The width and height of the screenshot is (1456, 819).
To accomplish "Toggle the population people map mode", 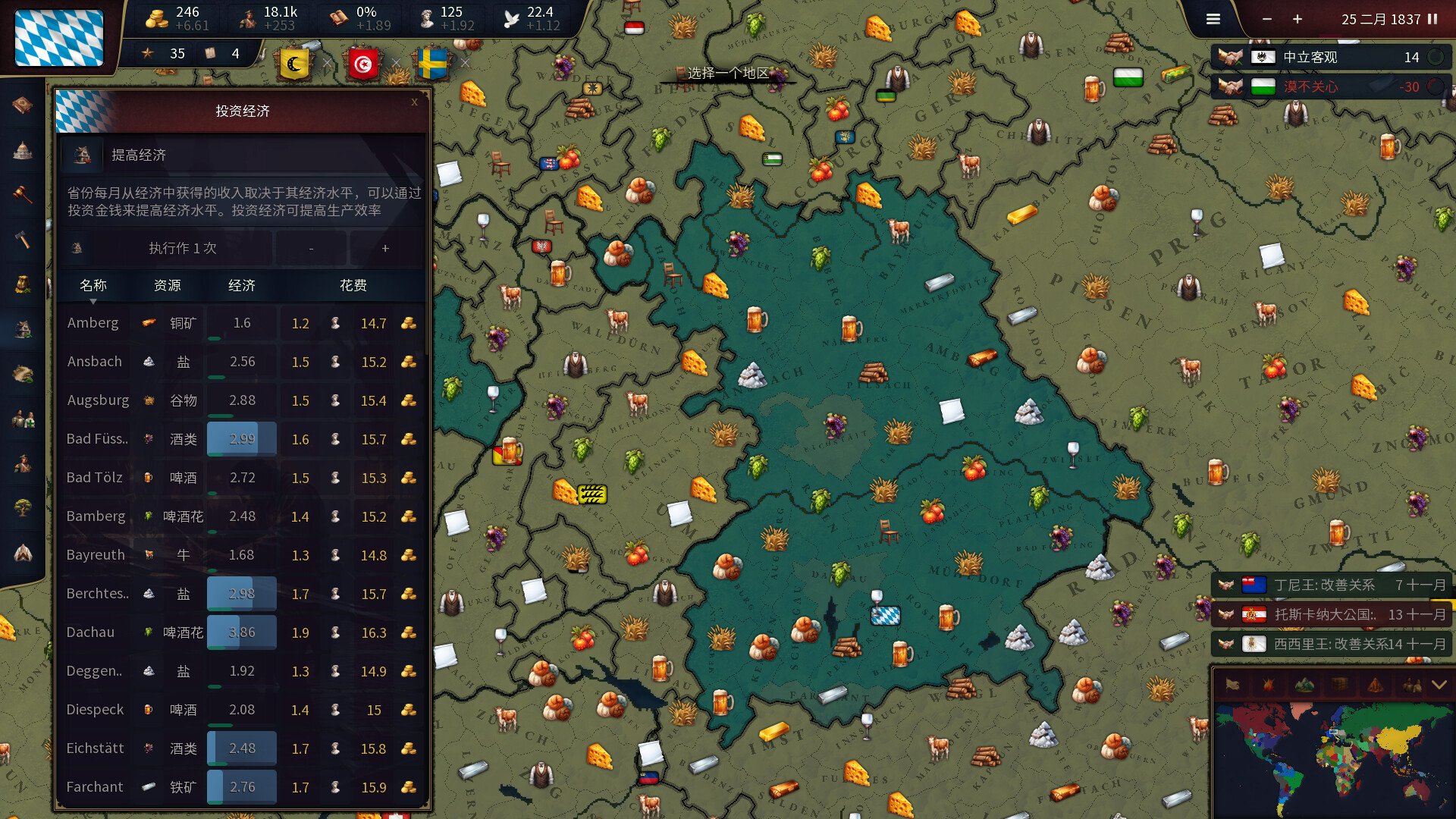I will click(x=1410, y=685).
